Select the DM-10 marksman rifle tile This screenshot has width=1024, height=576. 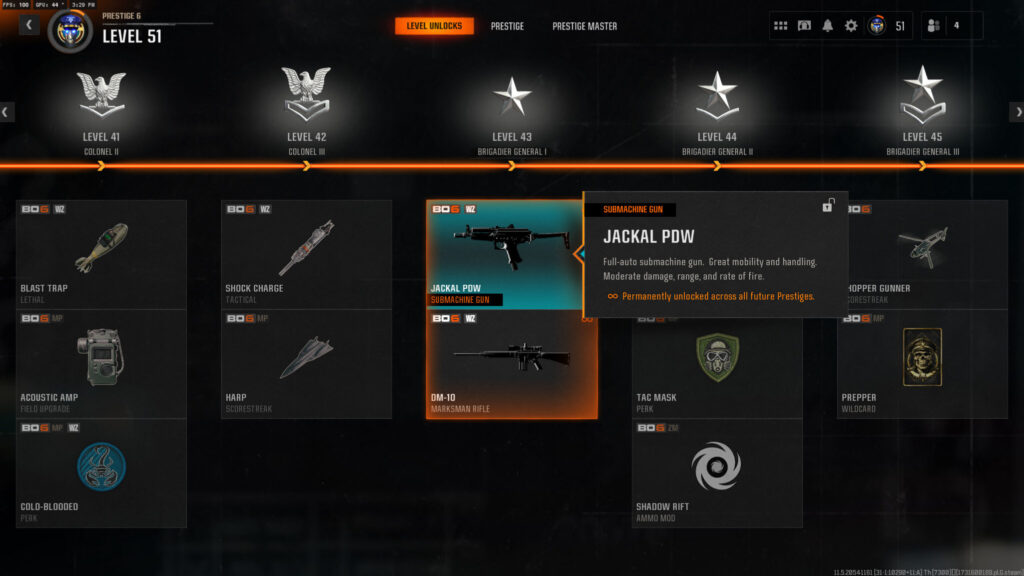click(x=512, y=364)
